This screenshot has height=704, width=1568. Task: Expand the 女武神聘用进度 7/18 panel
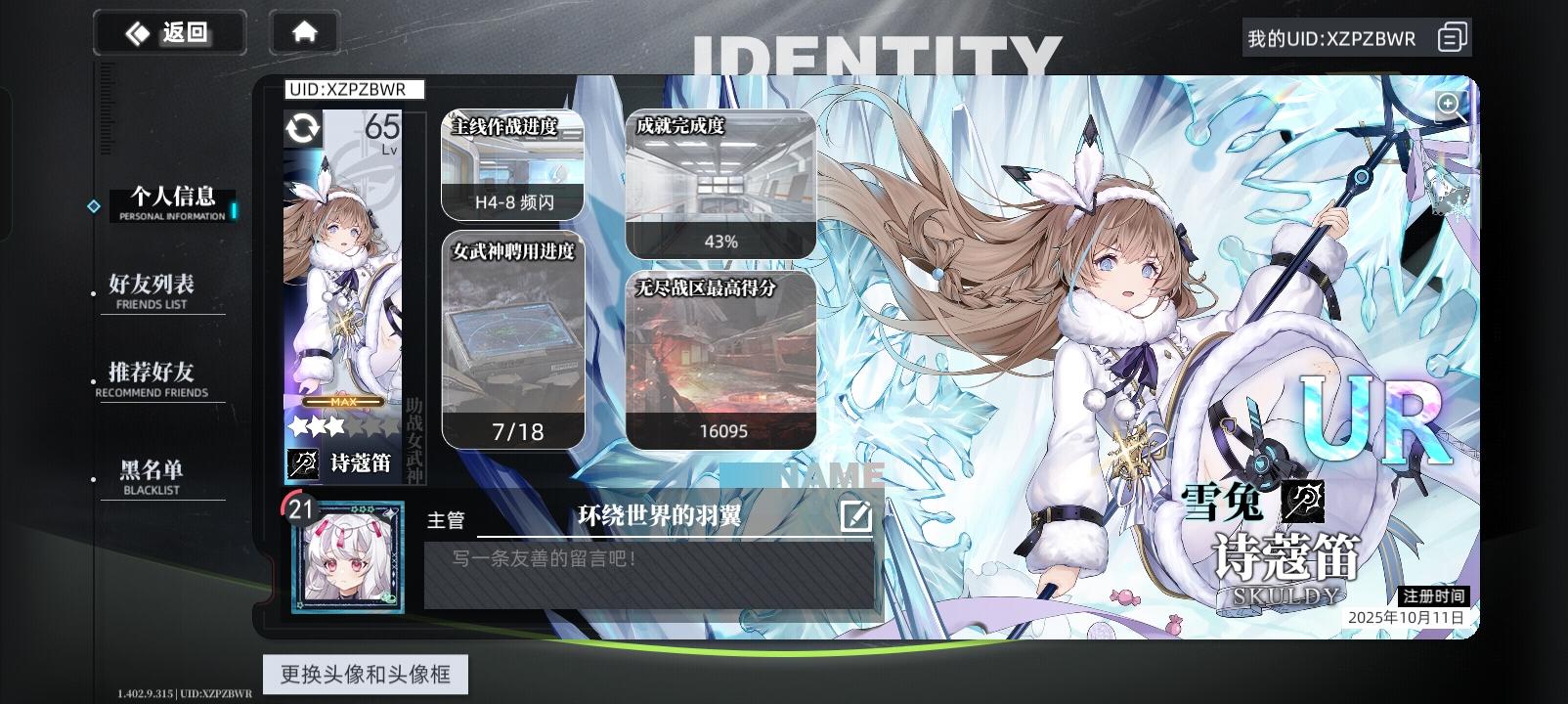[513, 342]
